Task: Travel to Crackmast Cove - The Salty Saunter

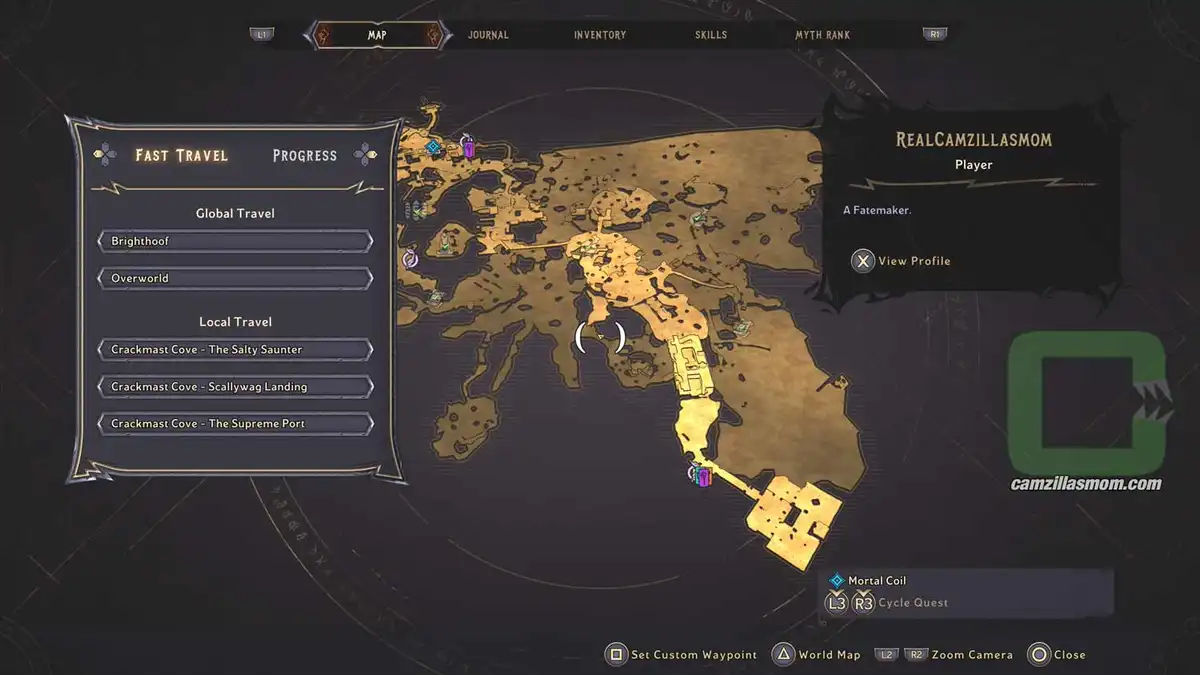Action: (x=236, y=350)
